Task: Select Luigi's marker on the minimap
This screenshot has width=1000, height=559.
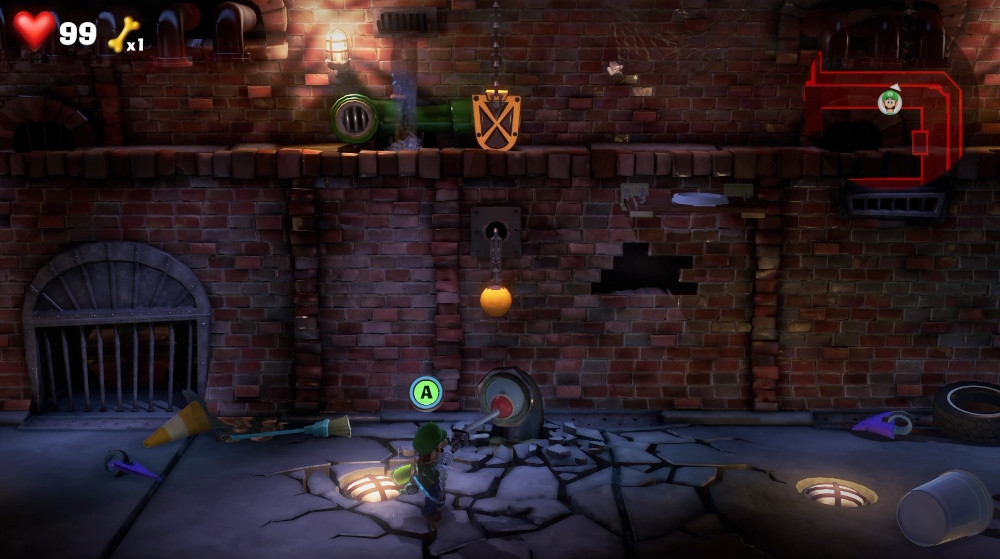Action: pos(889,101)
